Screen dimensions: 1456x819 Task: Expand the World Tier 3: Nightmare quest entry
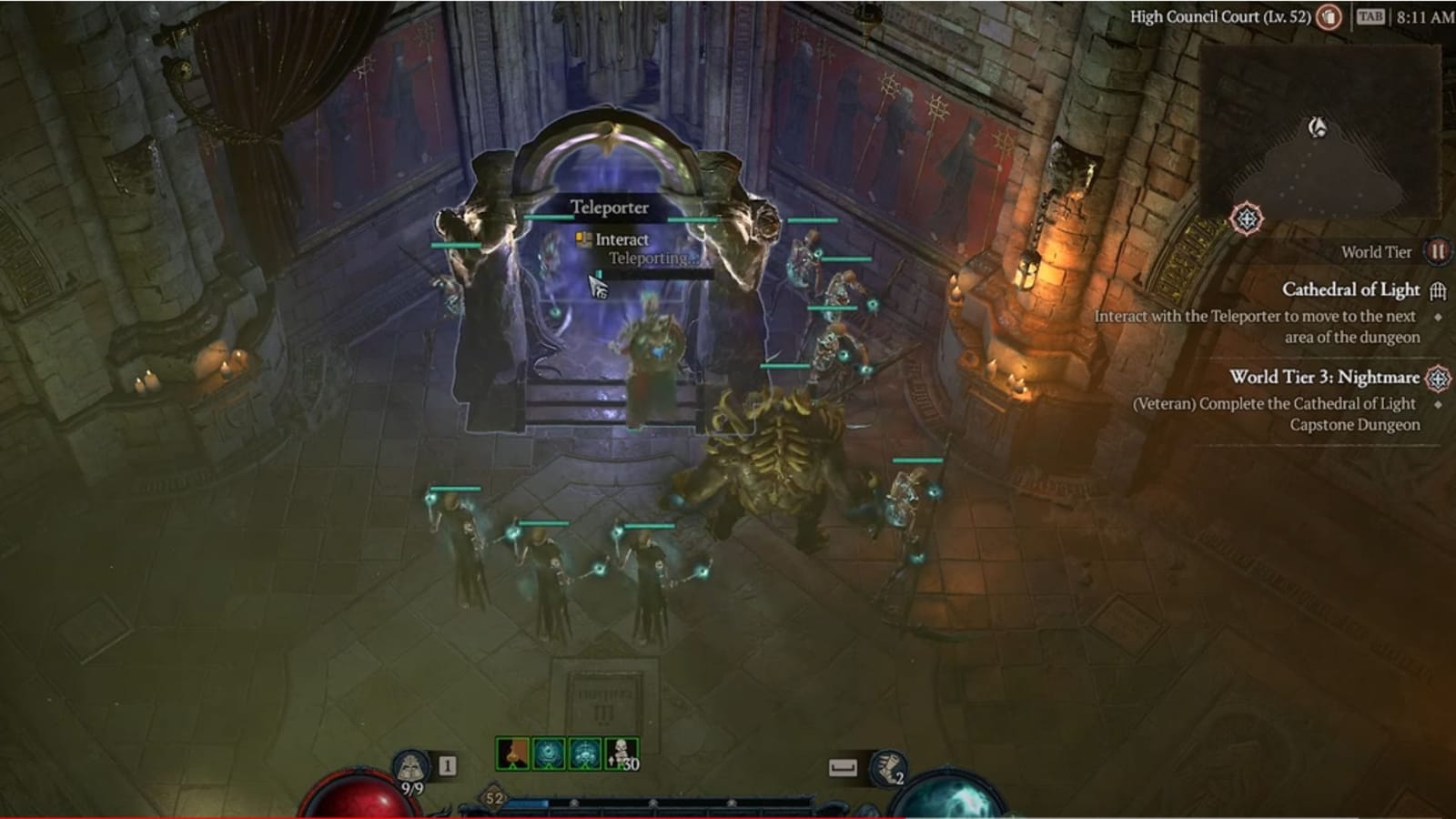click(1324, 377)
